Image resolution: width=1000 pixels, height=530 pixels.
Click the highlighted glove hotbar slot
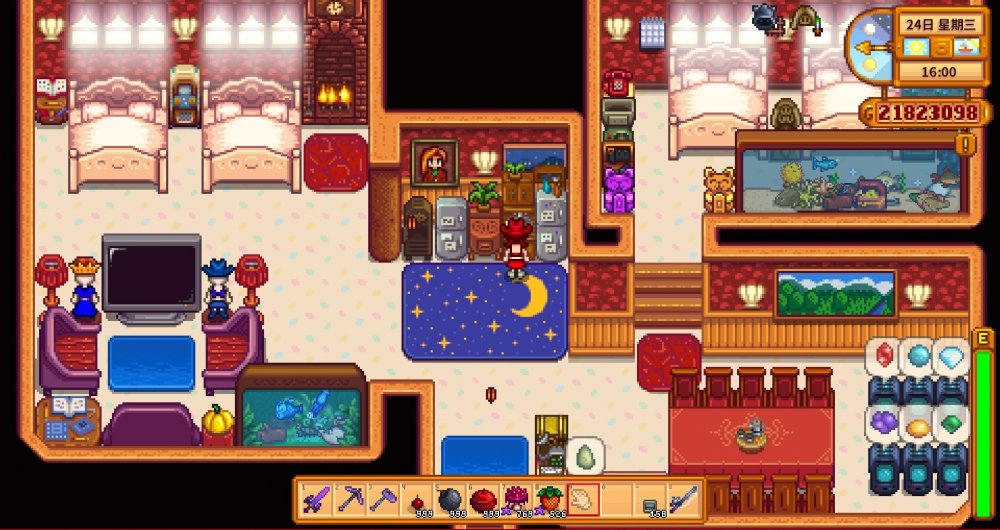click(583, 498)
